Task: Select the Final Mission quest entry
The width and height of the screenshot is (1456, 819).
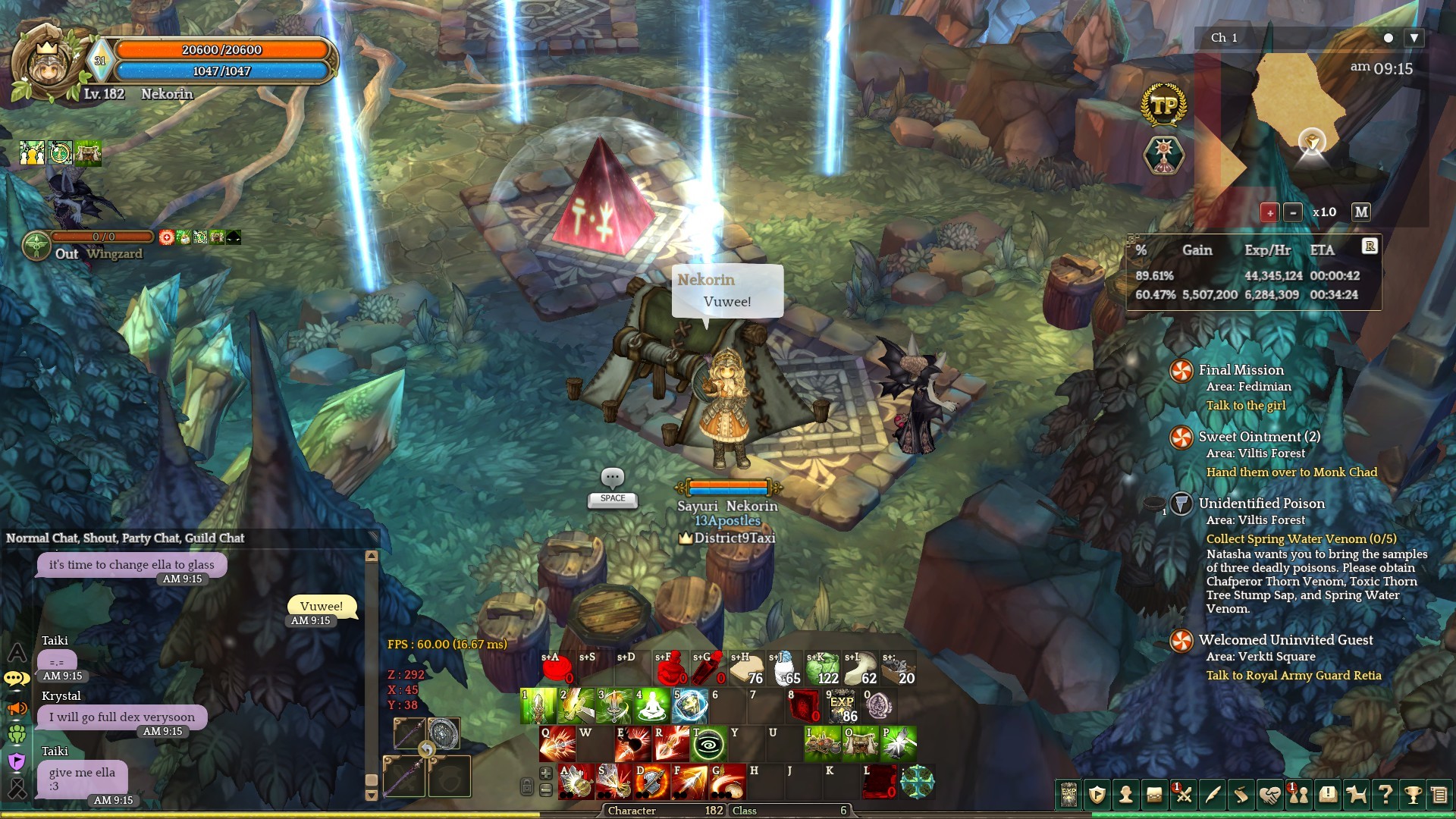Action: tap(1241, 370)
